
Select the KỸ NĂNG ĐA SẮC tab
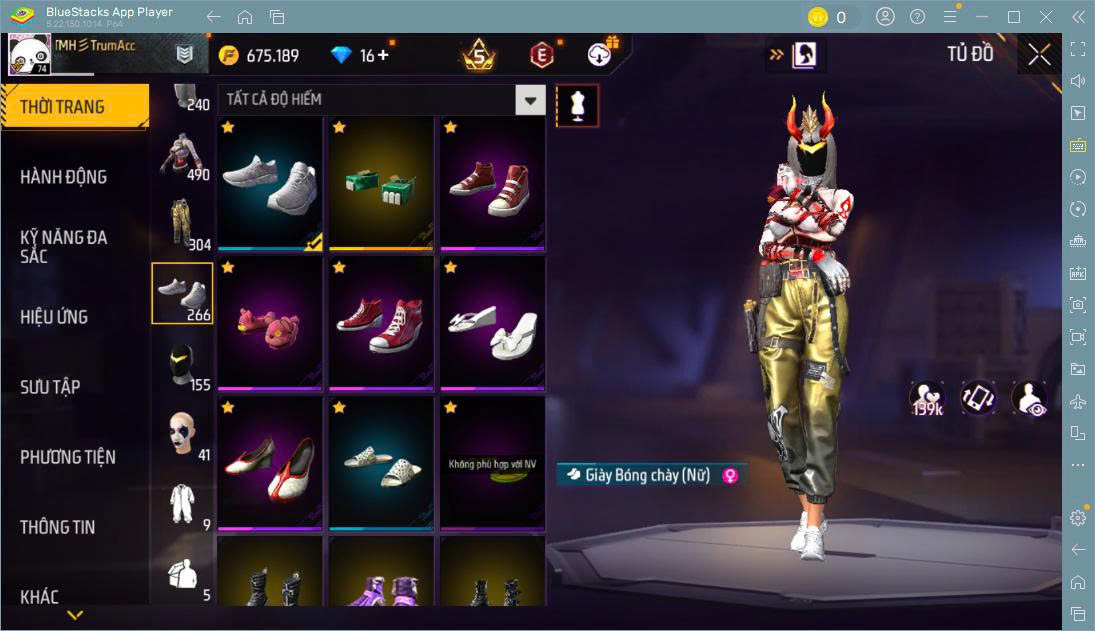pyautogui.click(x=64, y=246)
